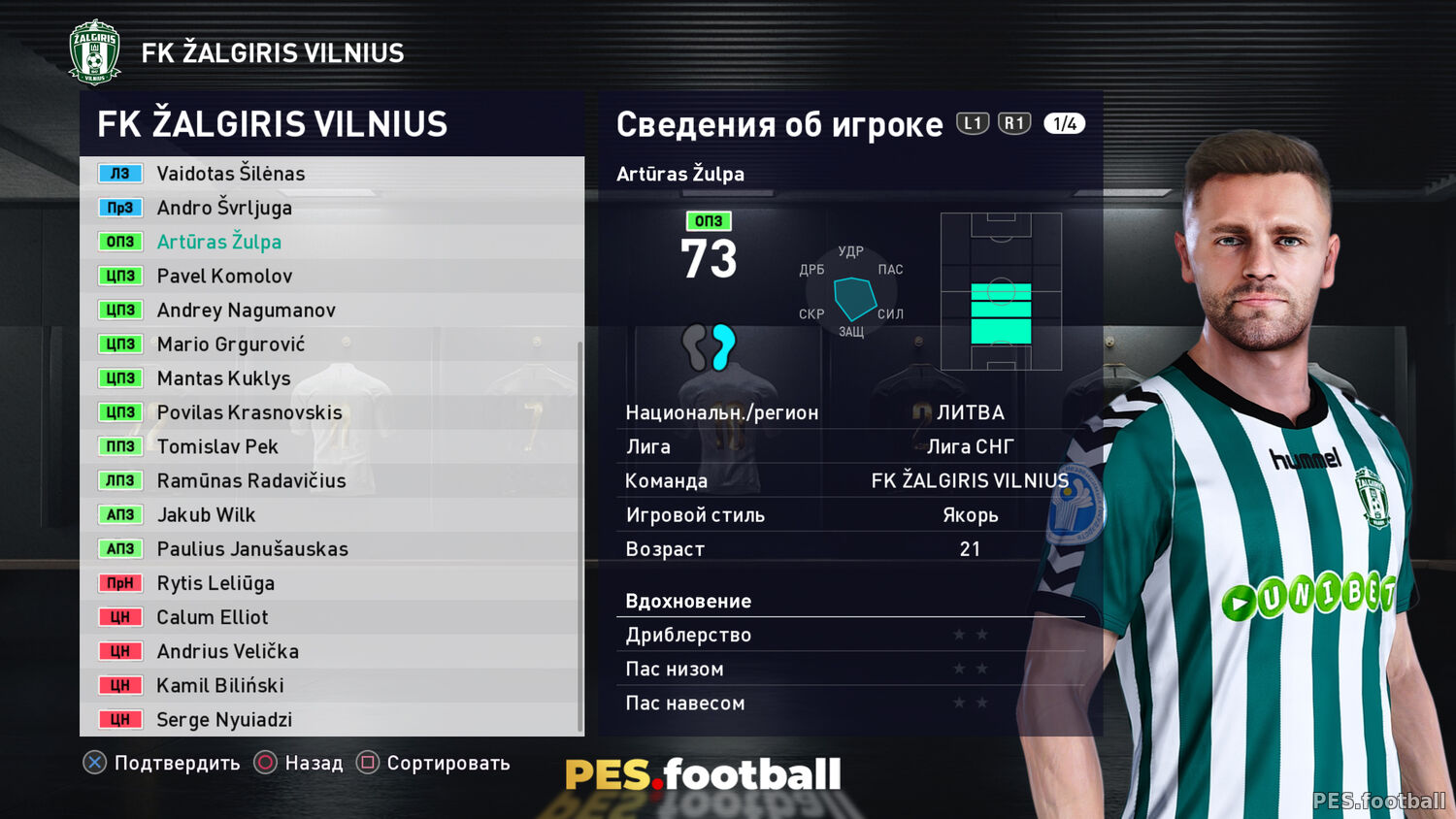
Task: Select Andrey Nagumanov row
Action: click(x=247, y=311)
